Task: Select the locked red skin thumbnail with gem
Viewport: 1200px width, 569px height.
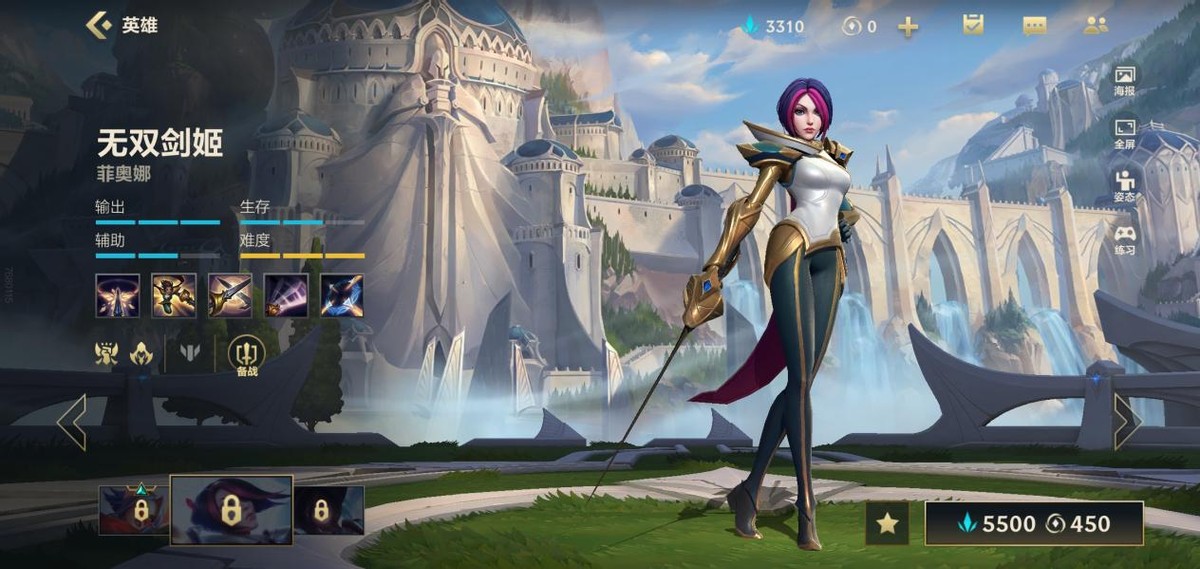Action: click(x=133, y=510)
